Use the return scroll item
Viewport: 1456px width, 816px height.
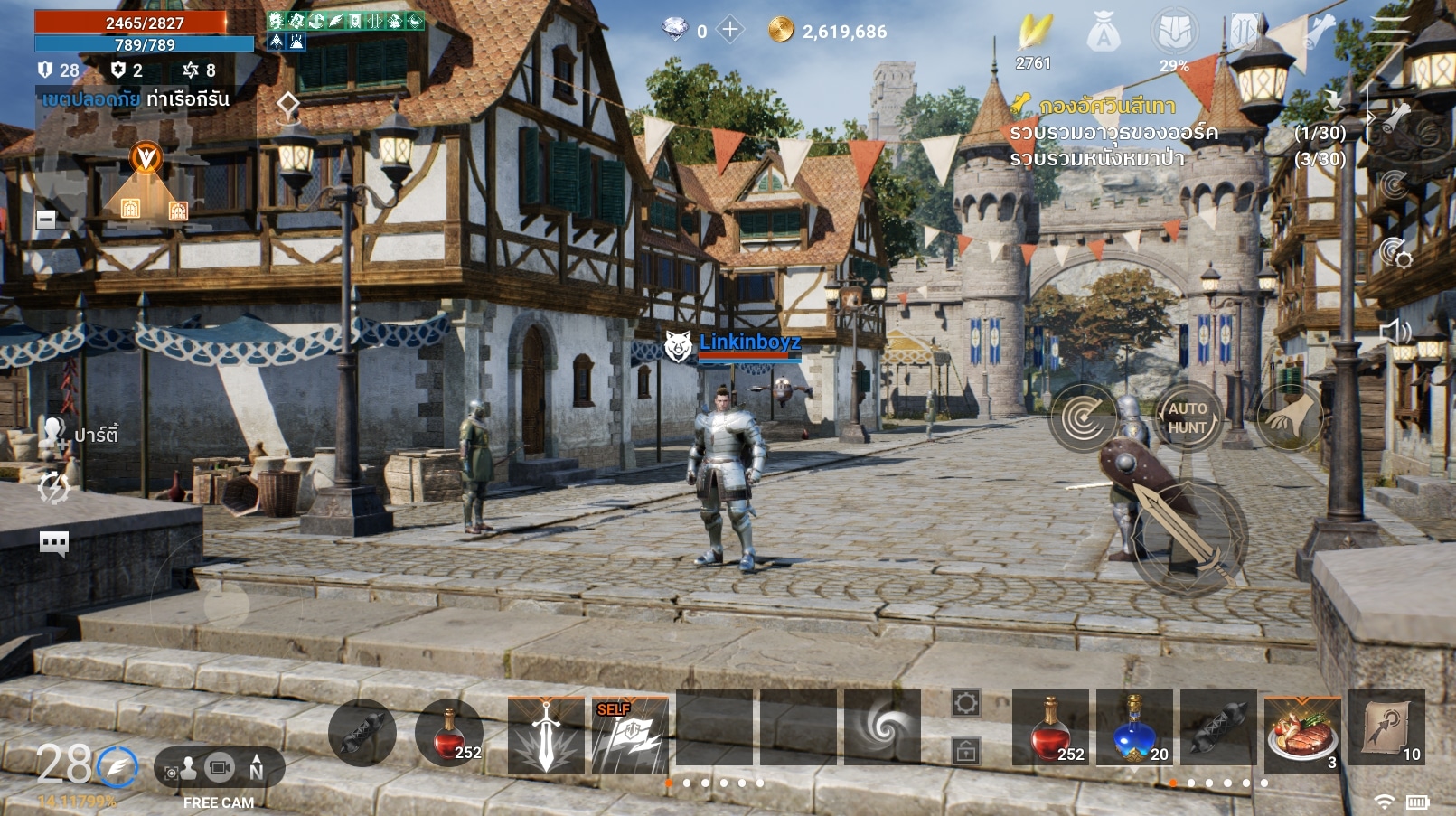pos(1386,728)
